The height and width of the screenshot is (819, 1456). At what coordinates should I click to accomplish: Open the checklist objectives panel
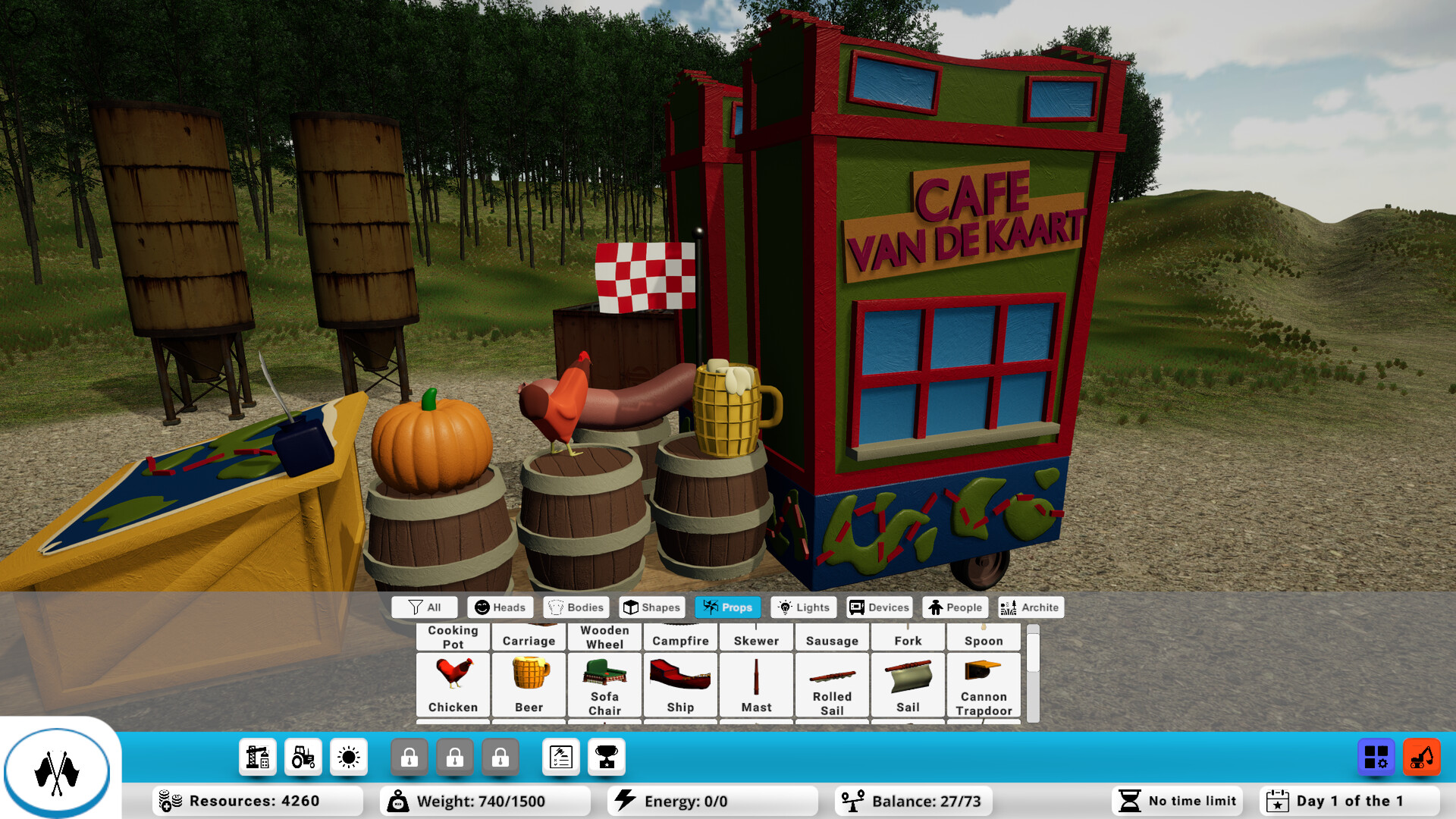point(560,756)
